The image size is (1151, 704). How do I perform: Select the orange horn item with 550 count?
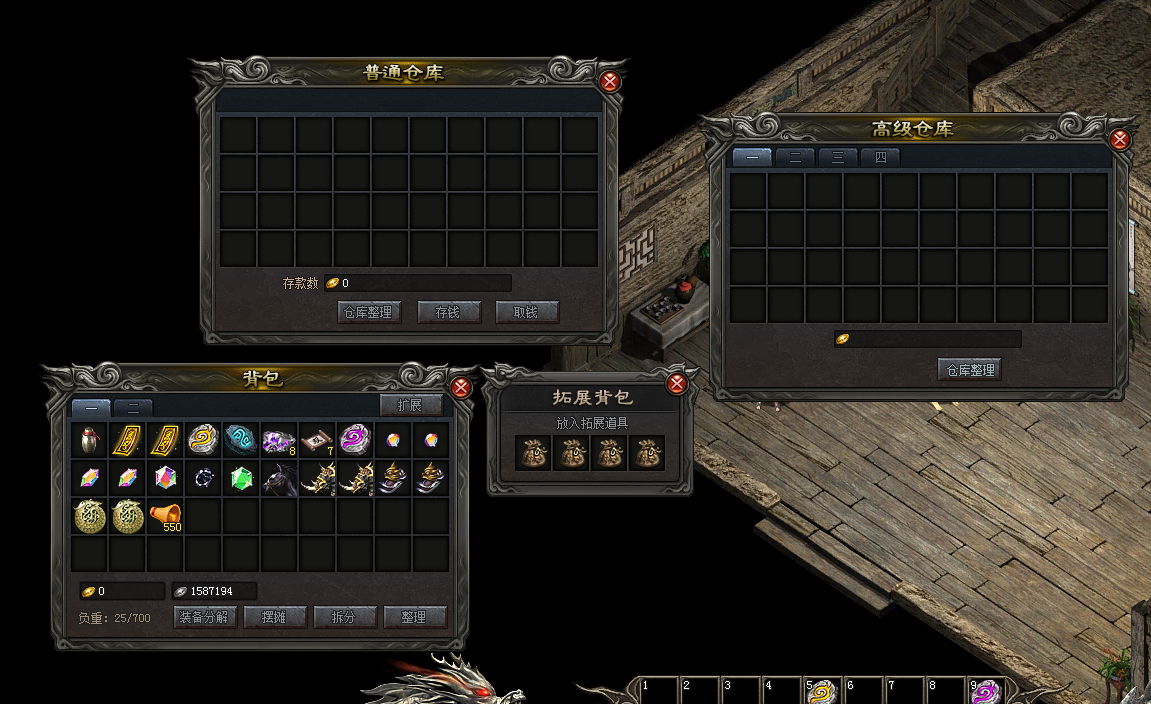point(165,516)
